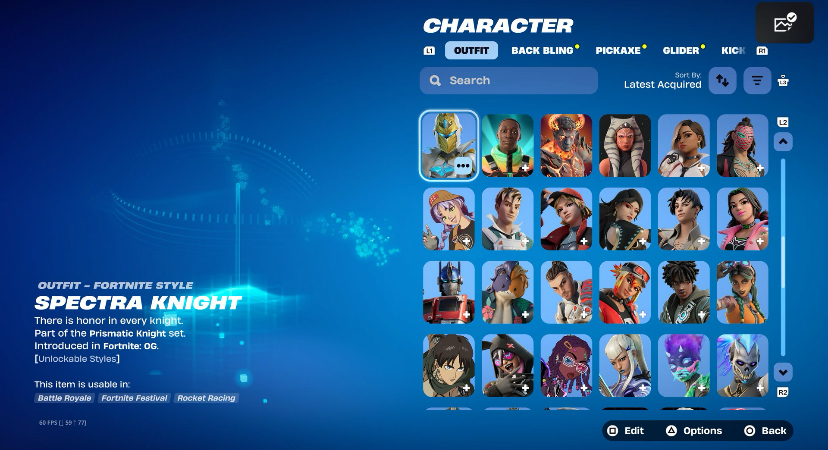Choose the outfit with pink knit mask
Screen dimensions: 828x450
tap(743, 145)
